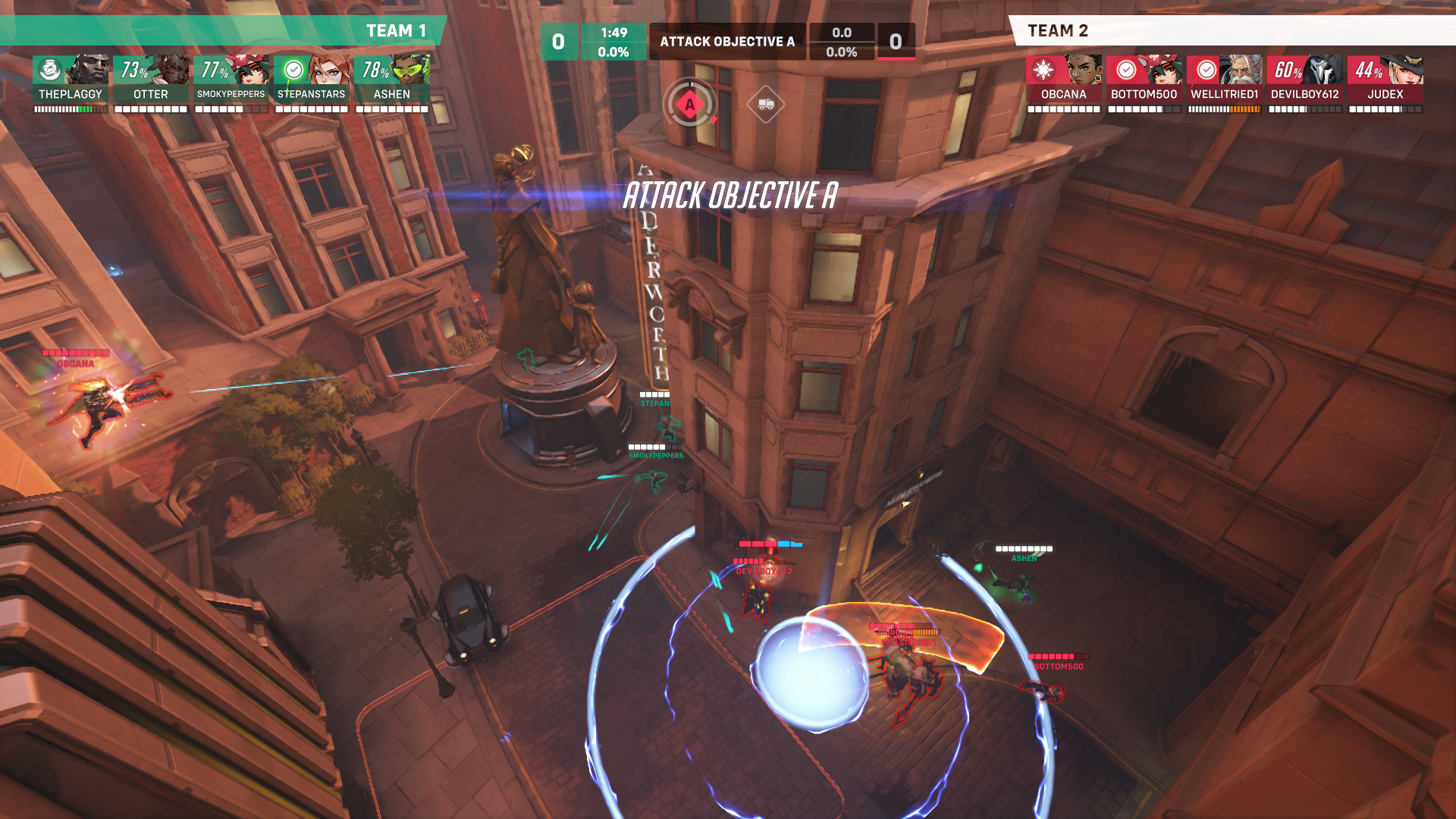Expand the TEAM 2 panel header
1456x819 pixels.
point(1058,32)
